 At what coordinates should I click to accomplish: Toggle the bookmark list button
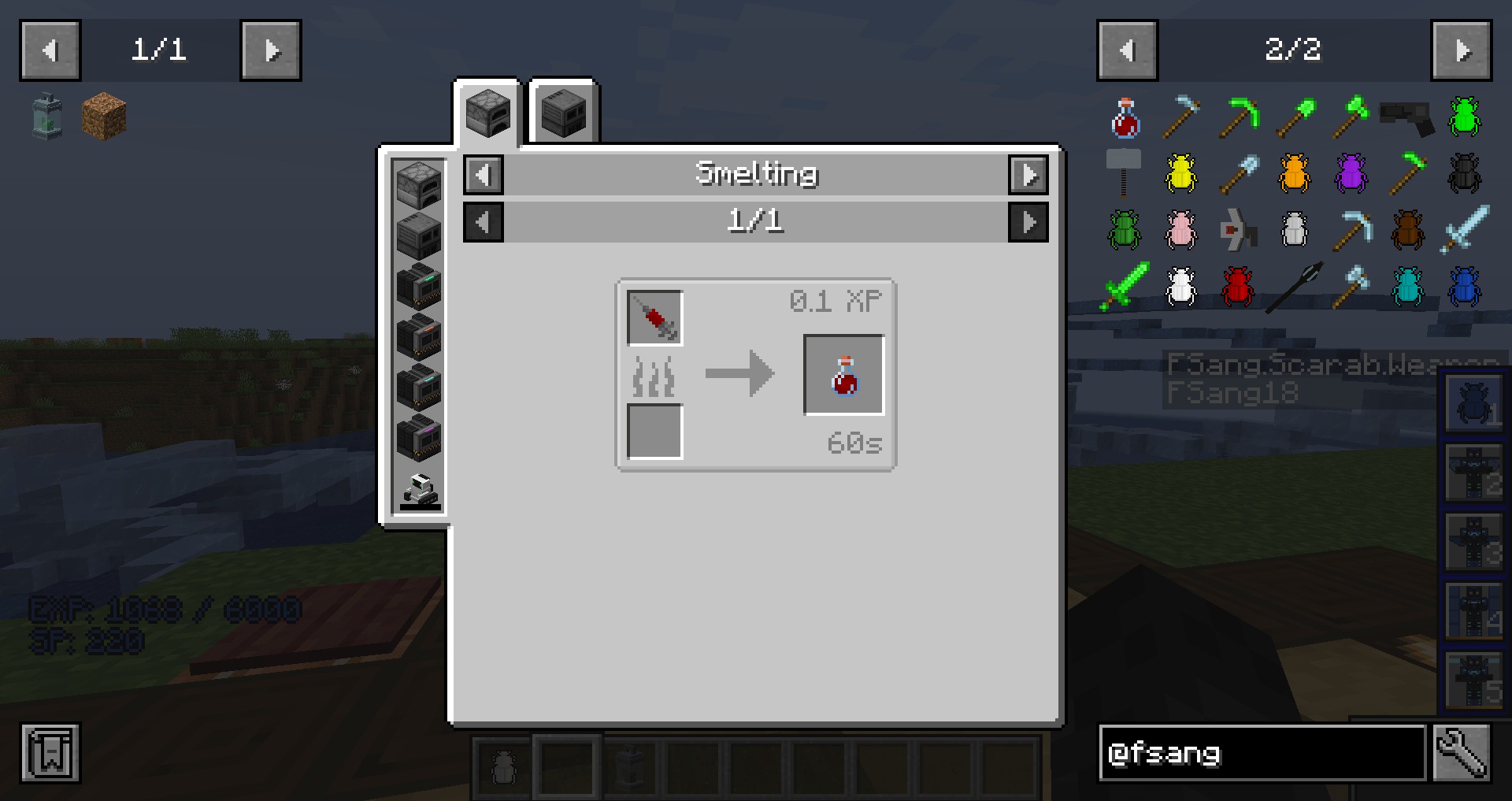(x=50, y=754)
